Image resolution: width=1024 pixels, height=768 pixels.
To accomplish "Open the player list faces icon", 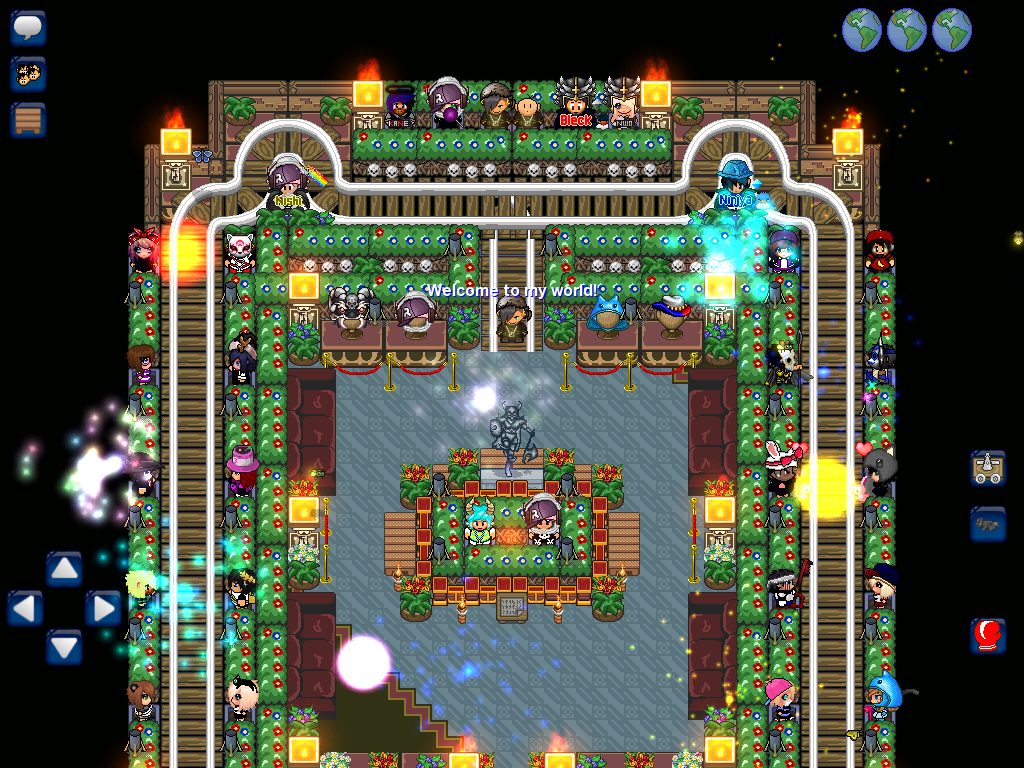I will (x=28, y=73).
